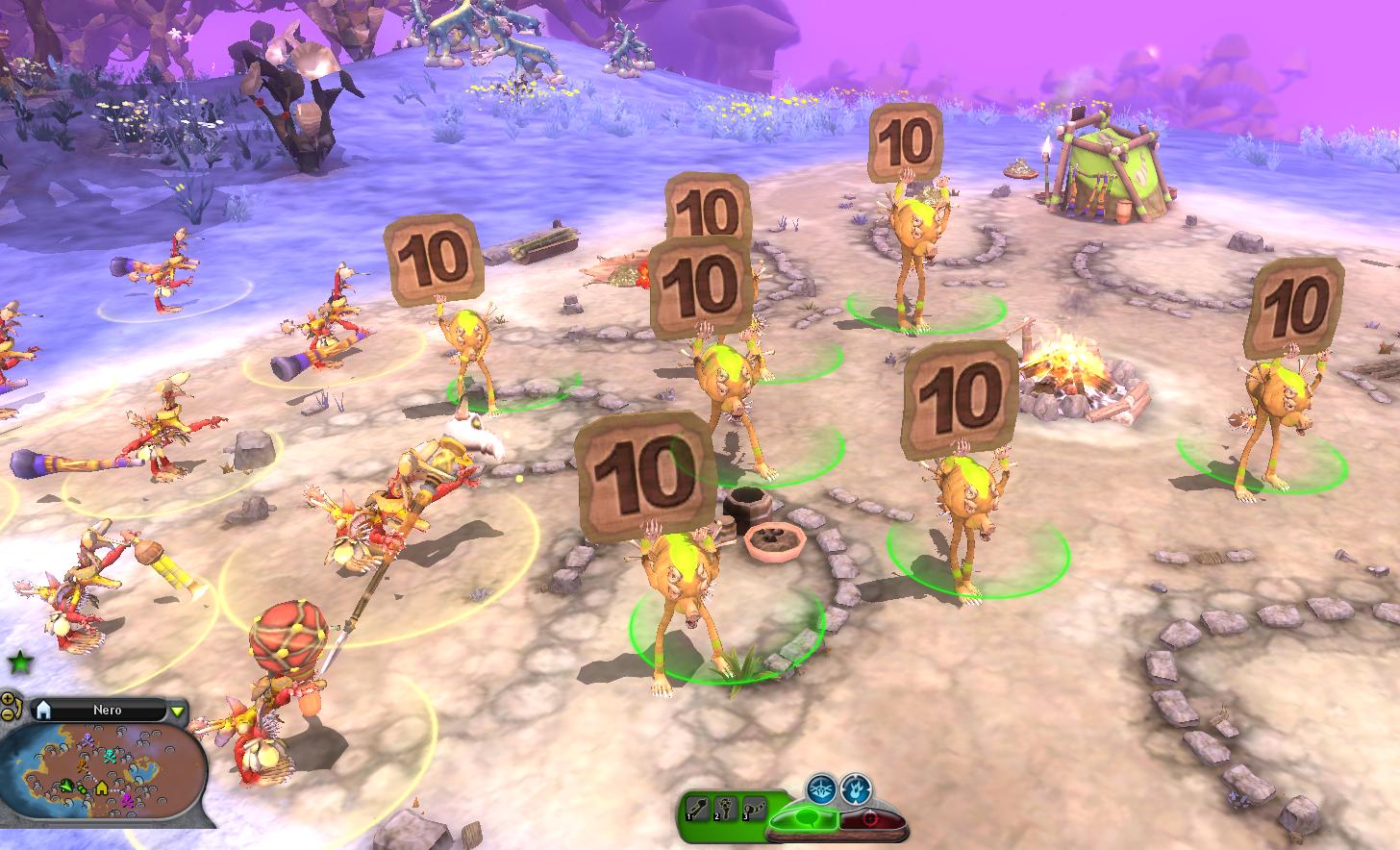Select the magenta skull tribe marker on minimap

coord(128,798)
